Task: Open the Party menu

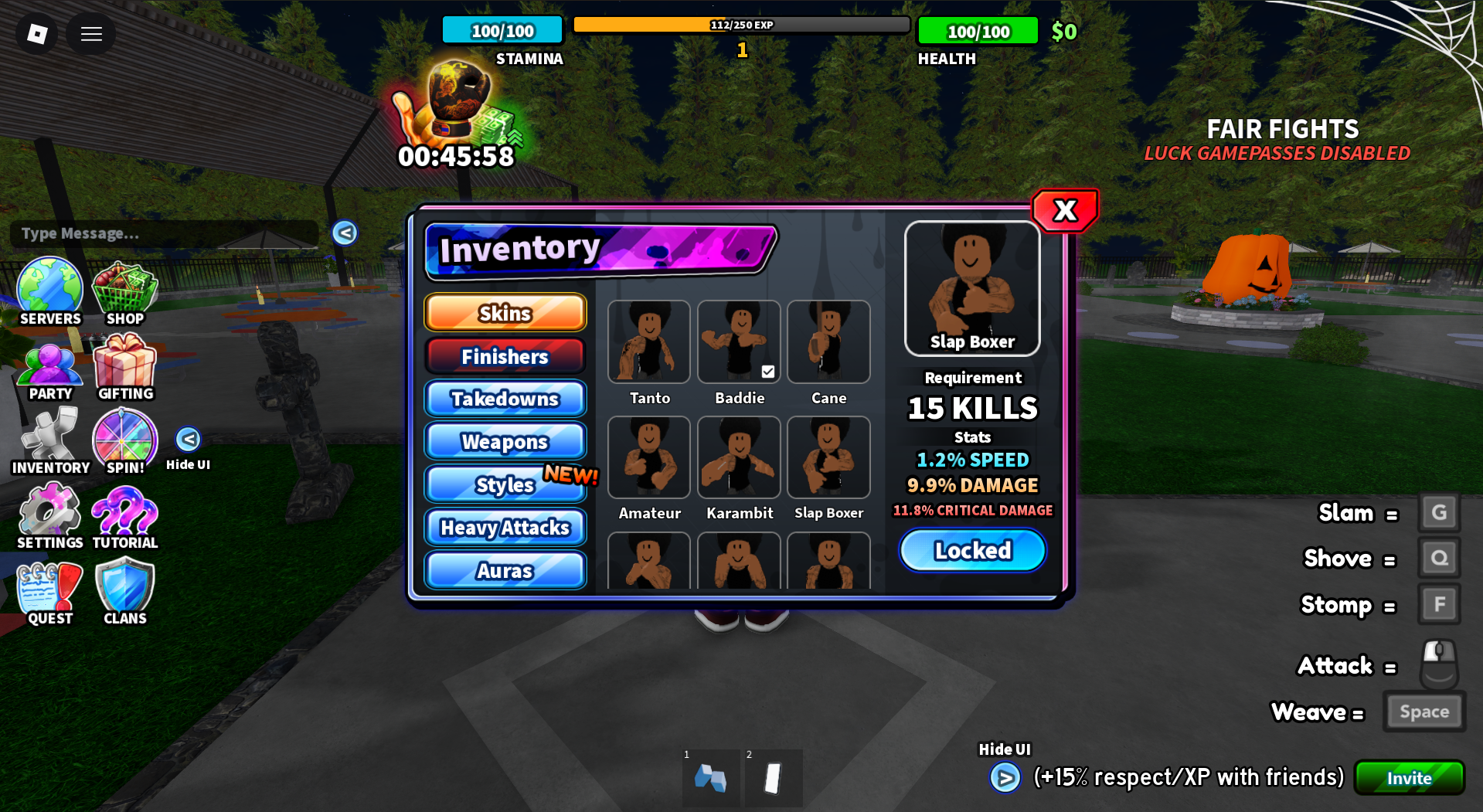Action: [49, 369]
